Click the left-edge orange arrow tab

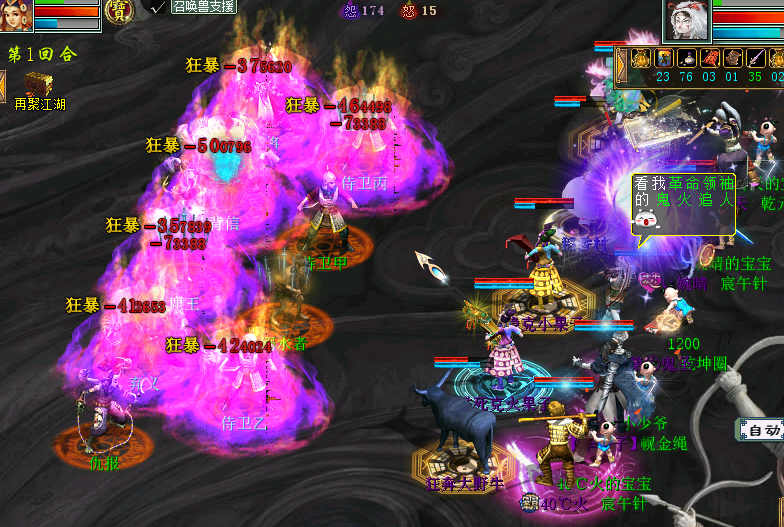[x=3, y=84]
